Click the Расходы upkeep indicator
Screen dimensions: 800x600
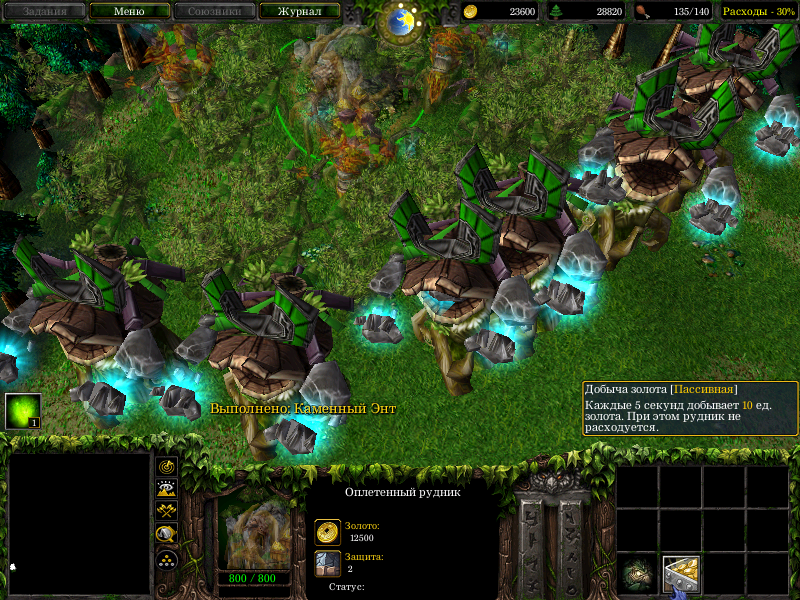pos(758,12)
